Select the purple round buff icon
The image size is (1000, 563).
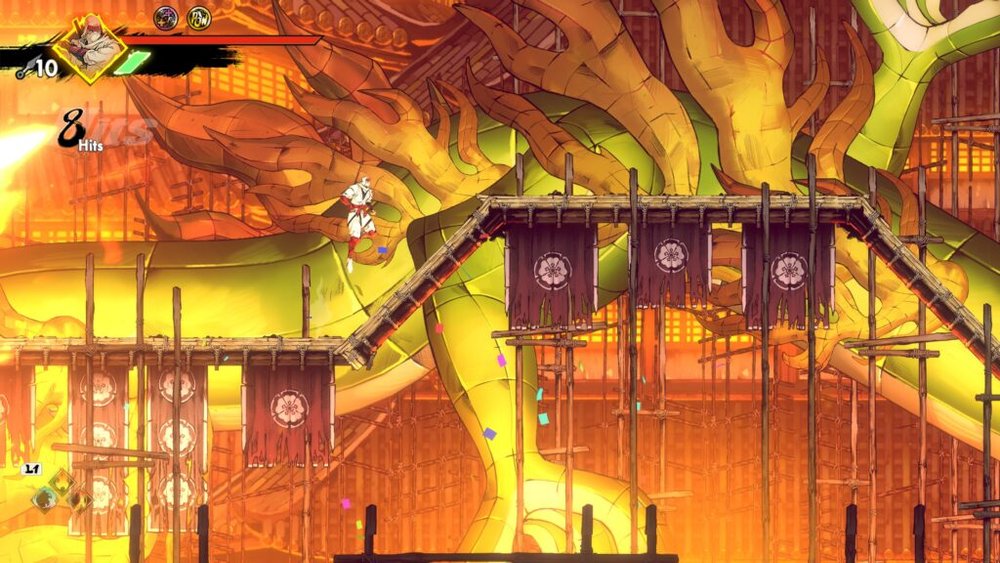click(x=165, y=16)
